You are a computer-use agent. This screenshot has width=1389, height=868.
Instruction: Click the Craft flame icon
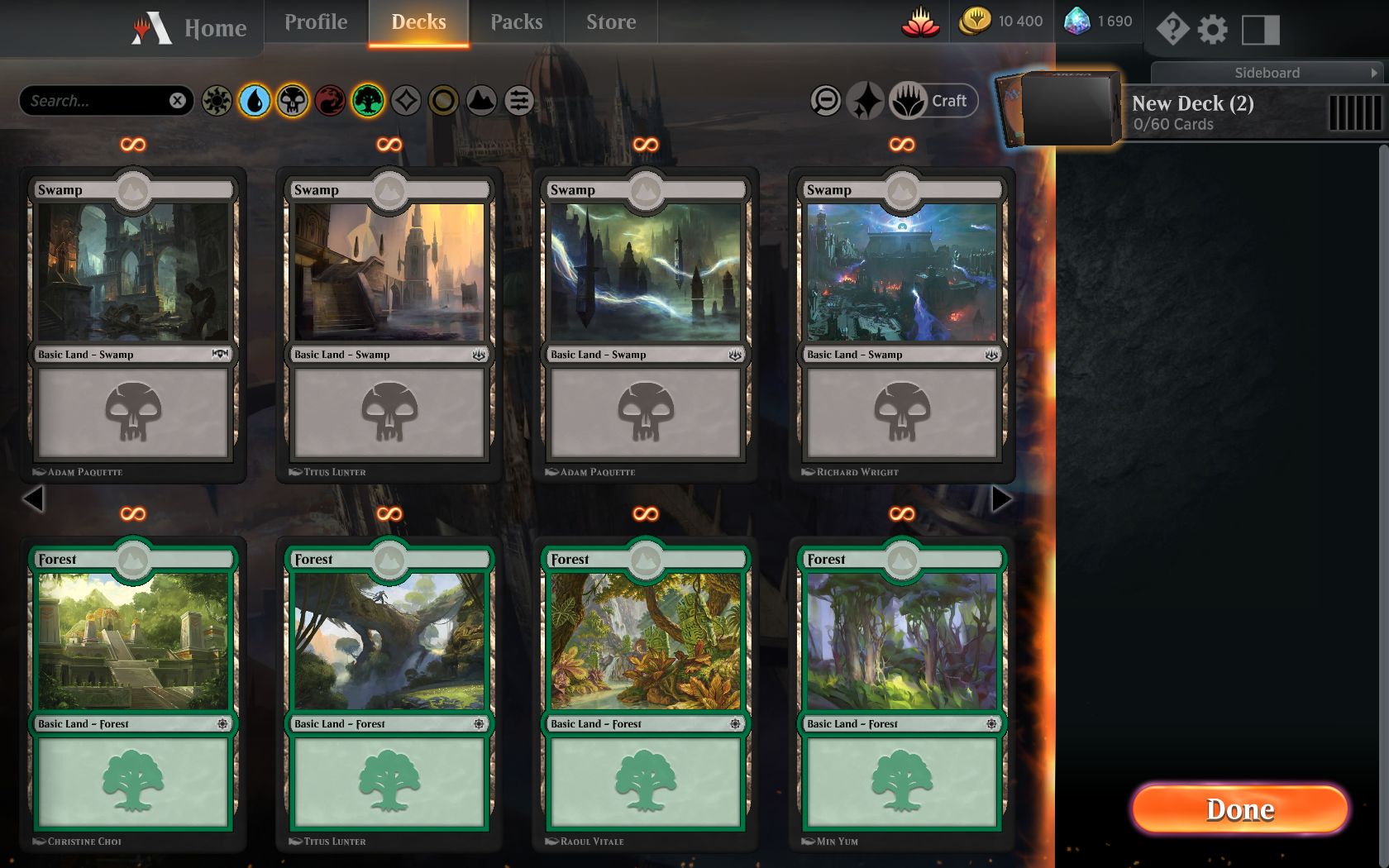(x=909, y=101)
